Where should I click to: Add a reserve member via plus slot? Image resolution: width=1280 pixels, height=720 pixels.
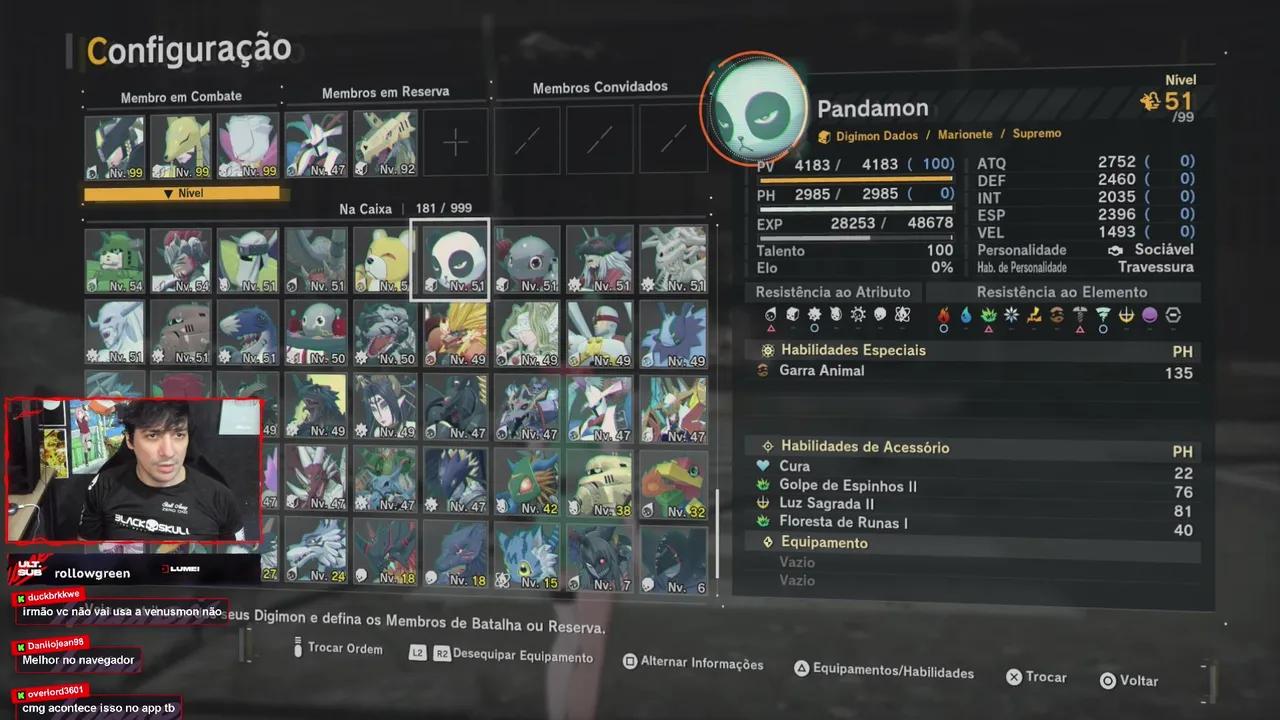[x=455, y=142]
